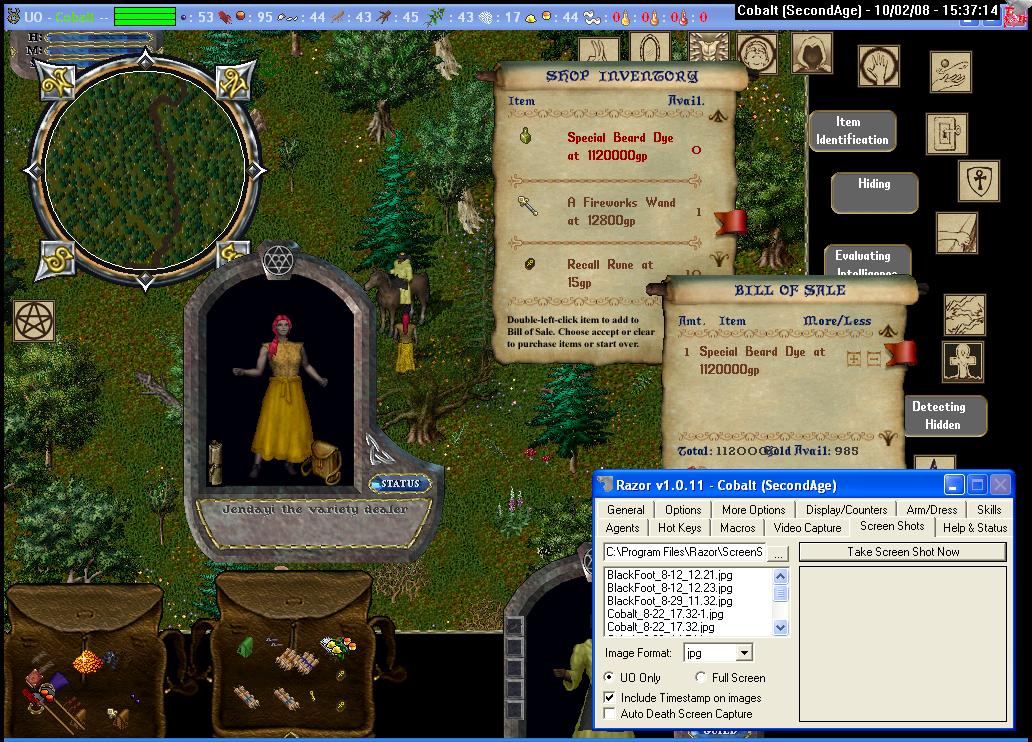Select the Full Screen capture option

701,678
